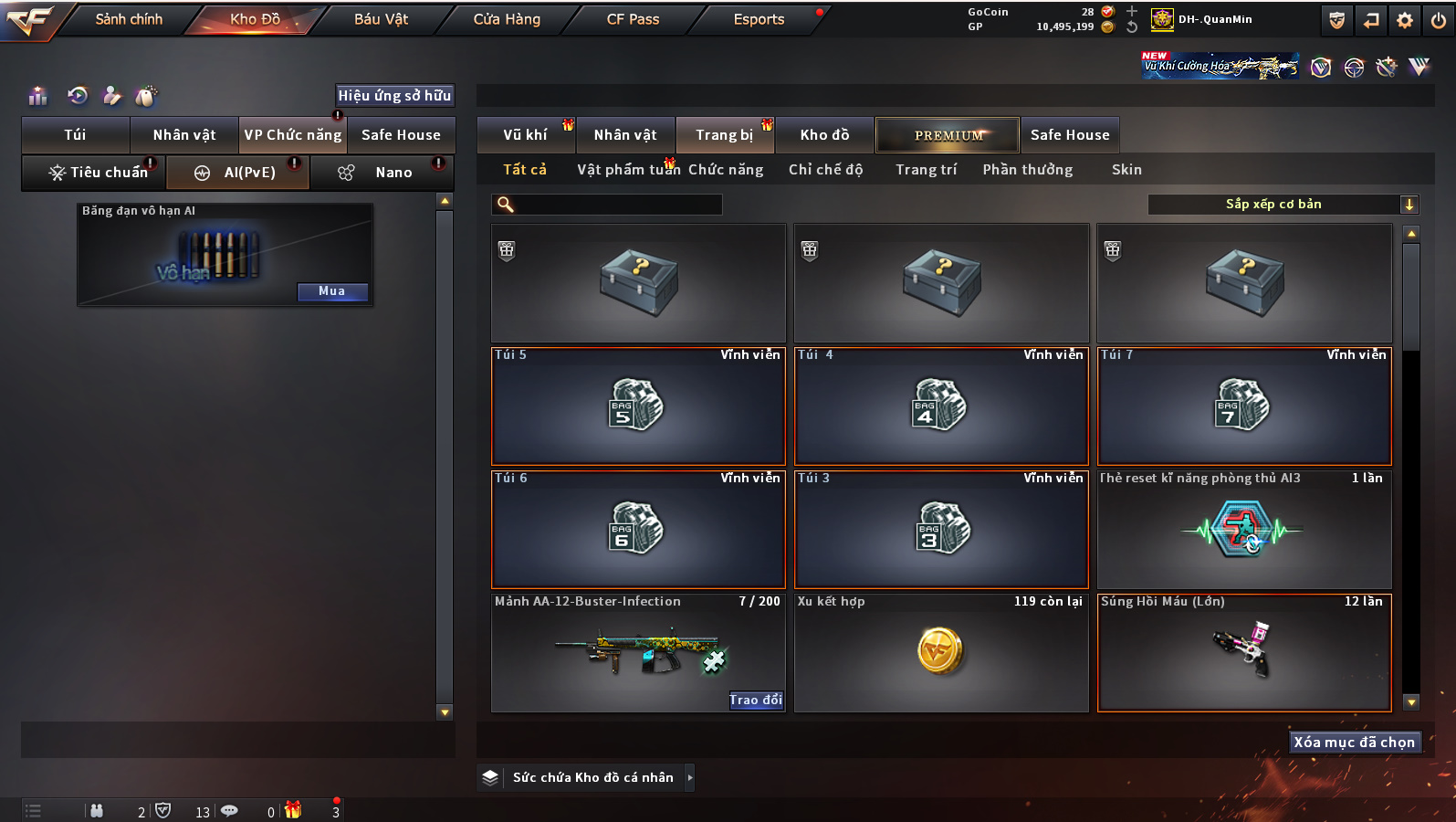This screenshot has width=1456, height=822.
Task: Filter items by Chức năng
Action: 726,170
